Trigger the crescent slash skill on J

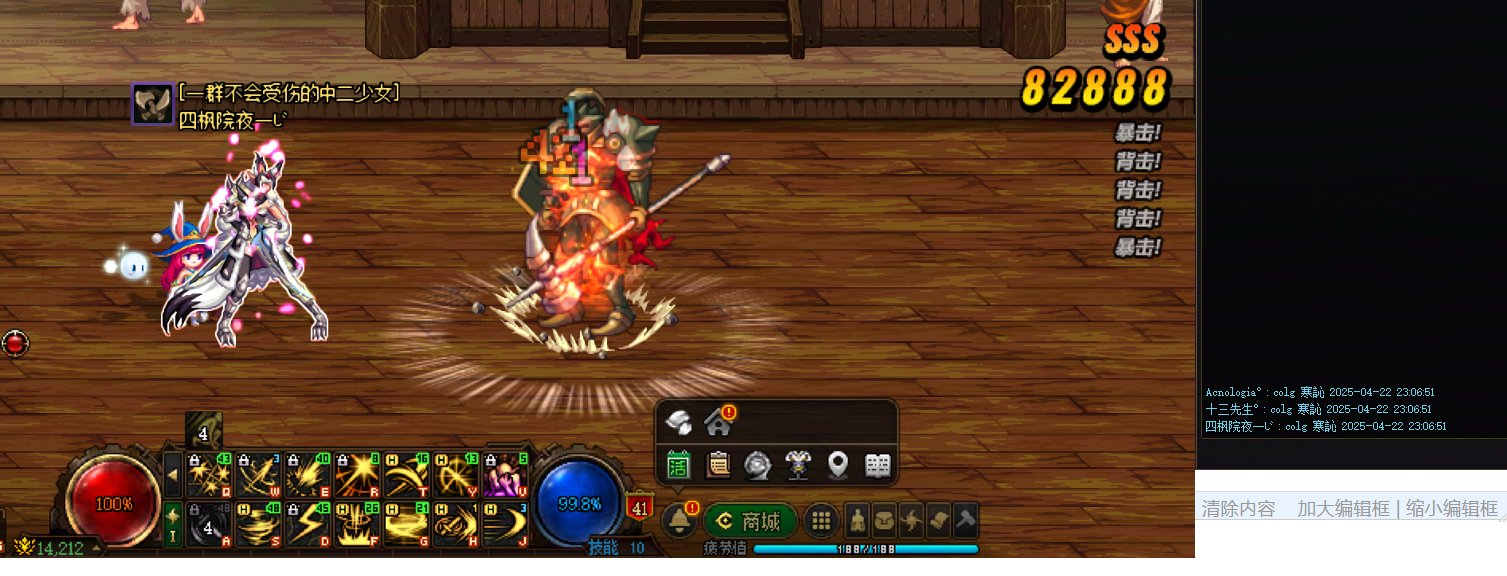point(504,523)
